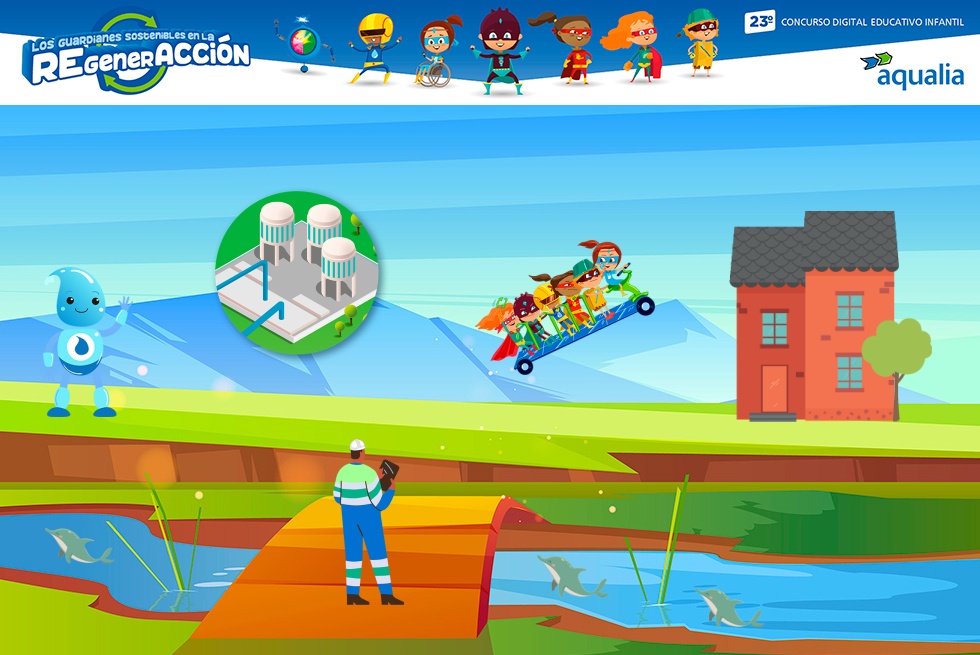Screen dimensions: 980x655
Task: Open the REgenerACCIÓN game logo
Action: pos(138,55)
